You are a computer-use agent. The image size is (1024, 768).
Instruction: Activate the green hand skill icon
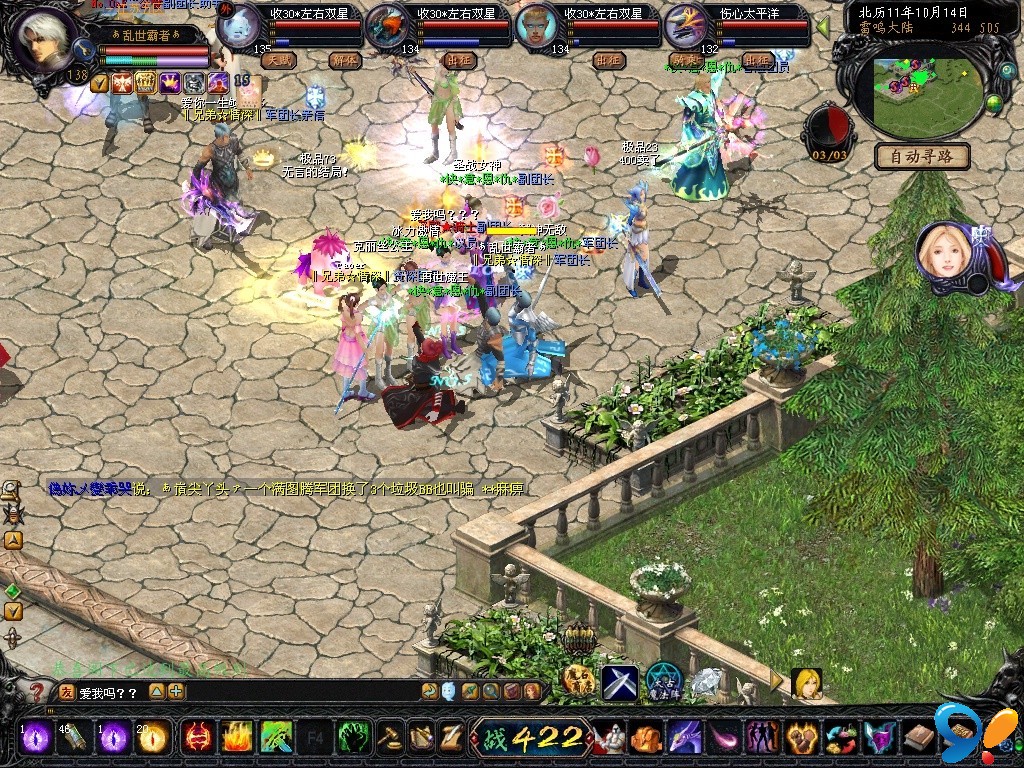pos(353,738)
